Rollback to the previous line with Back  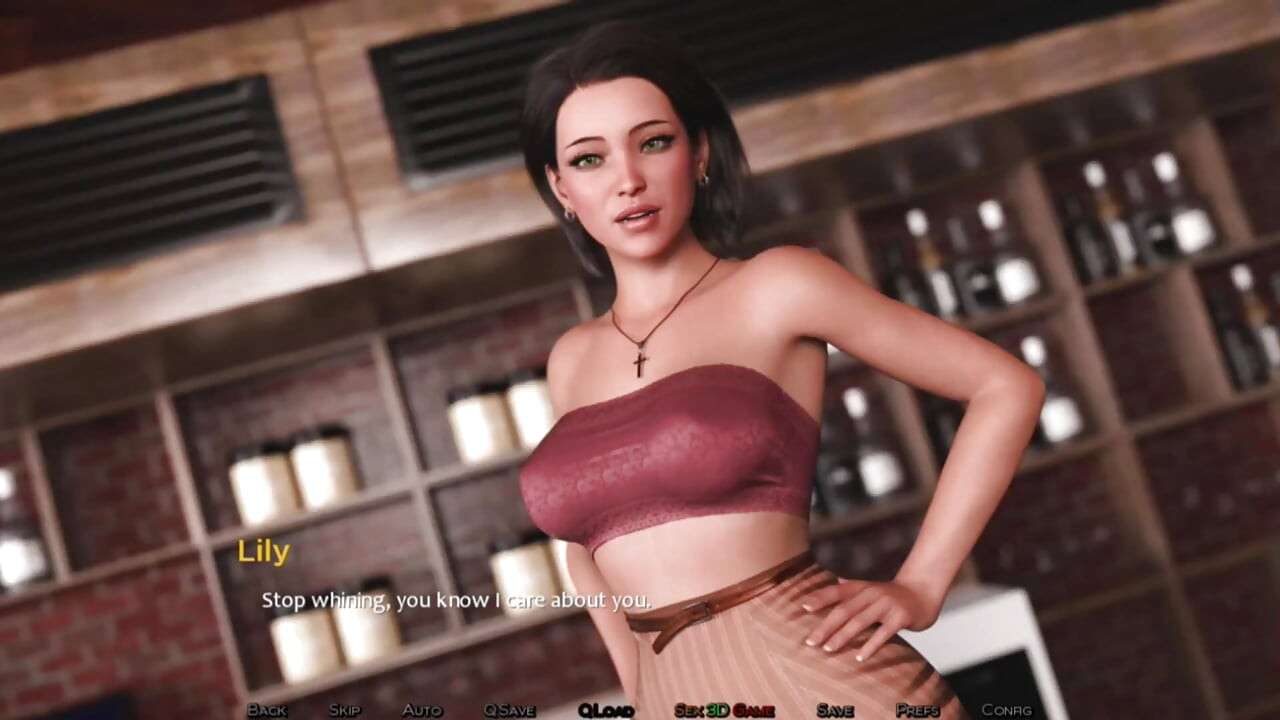click(x=267, y=709)
